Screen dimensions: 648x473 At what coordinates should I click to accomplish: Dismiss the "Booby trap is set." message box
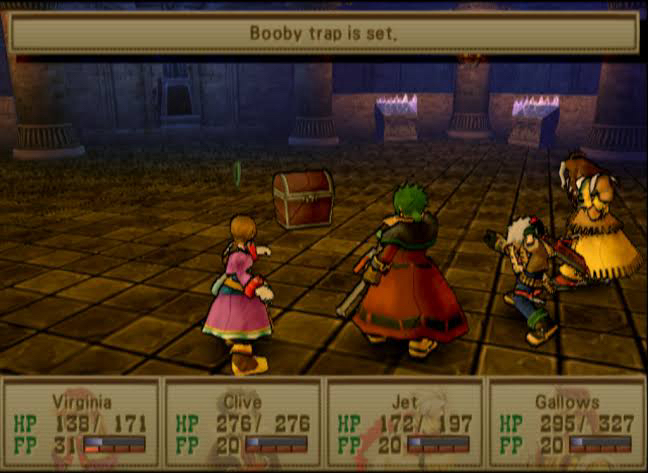pyautogui.click(x=323, y=33)
